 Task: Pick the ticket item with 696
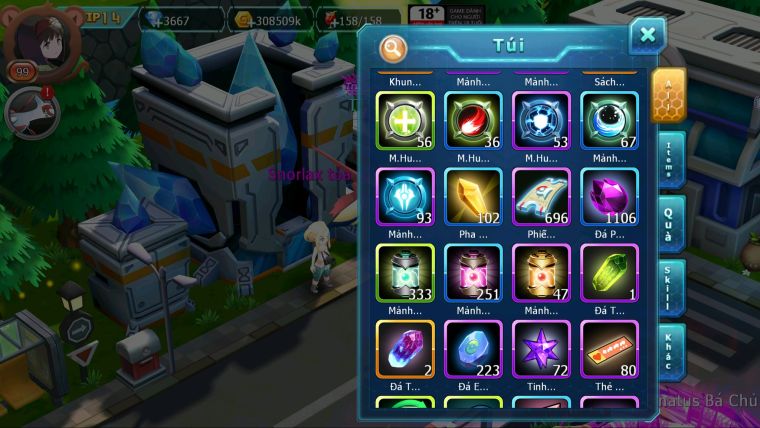click(541, 196)
